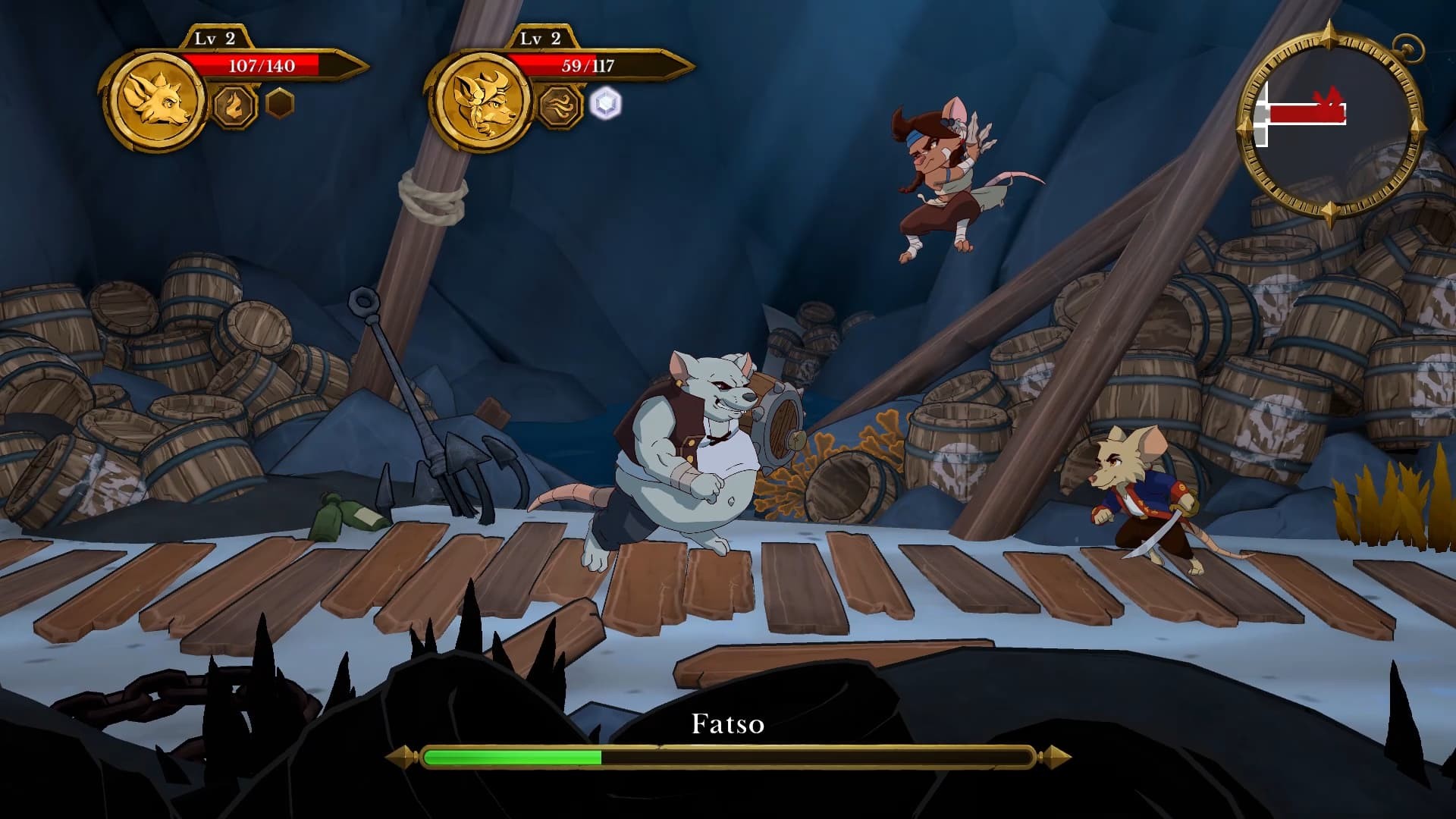The height and width of the screenshot is (819, 1456).
Task: Select the boss name label Fatso
Action: (x=727, y=726)
